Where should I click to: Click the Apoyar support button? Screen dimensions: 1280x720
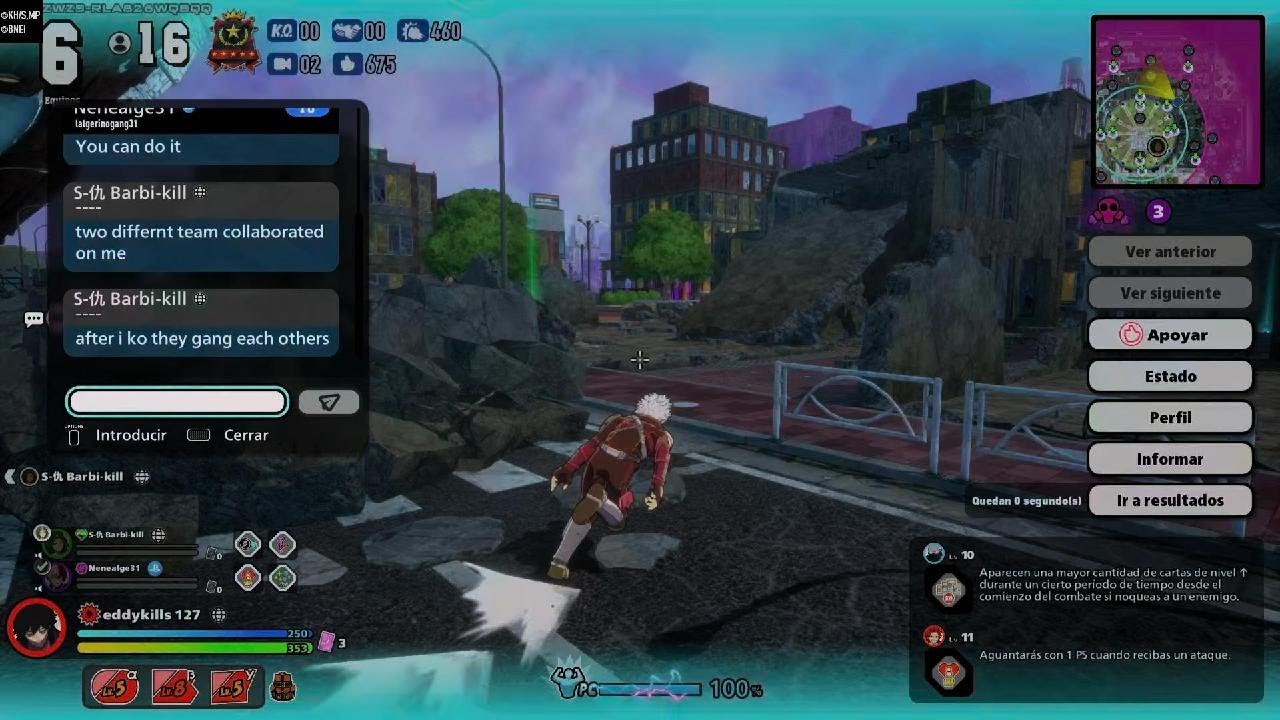point(1170,335)
